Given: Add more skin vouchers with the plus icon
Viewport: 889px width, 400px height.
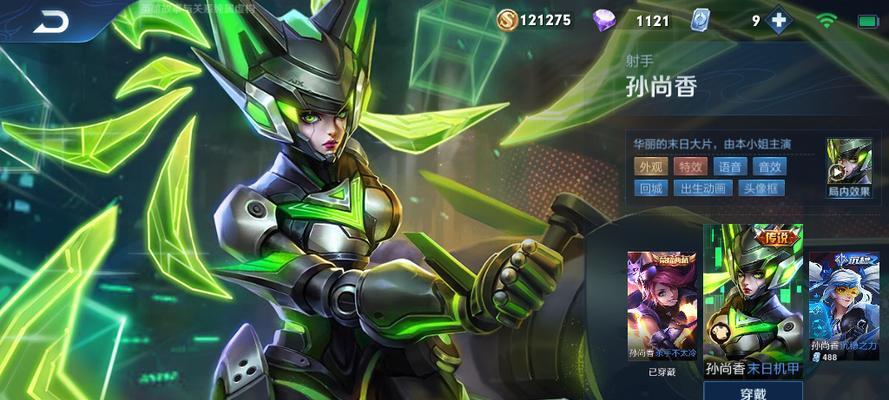Looking at the screenshot, I should coord(778,20).
